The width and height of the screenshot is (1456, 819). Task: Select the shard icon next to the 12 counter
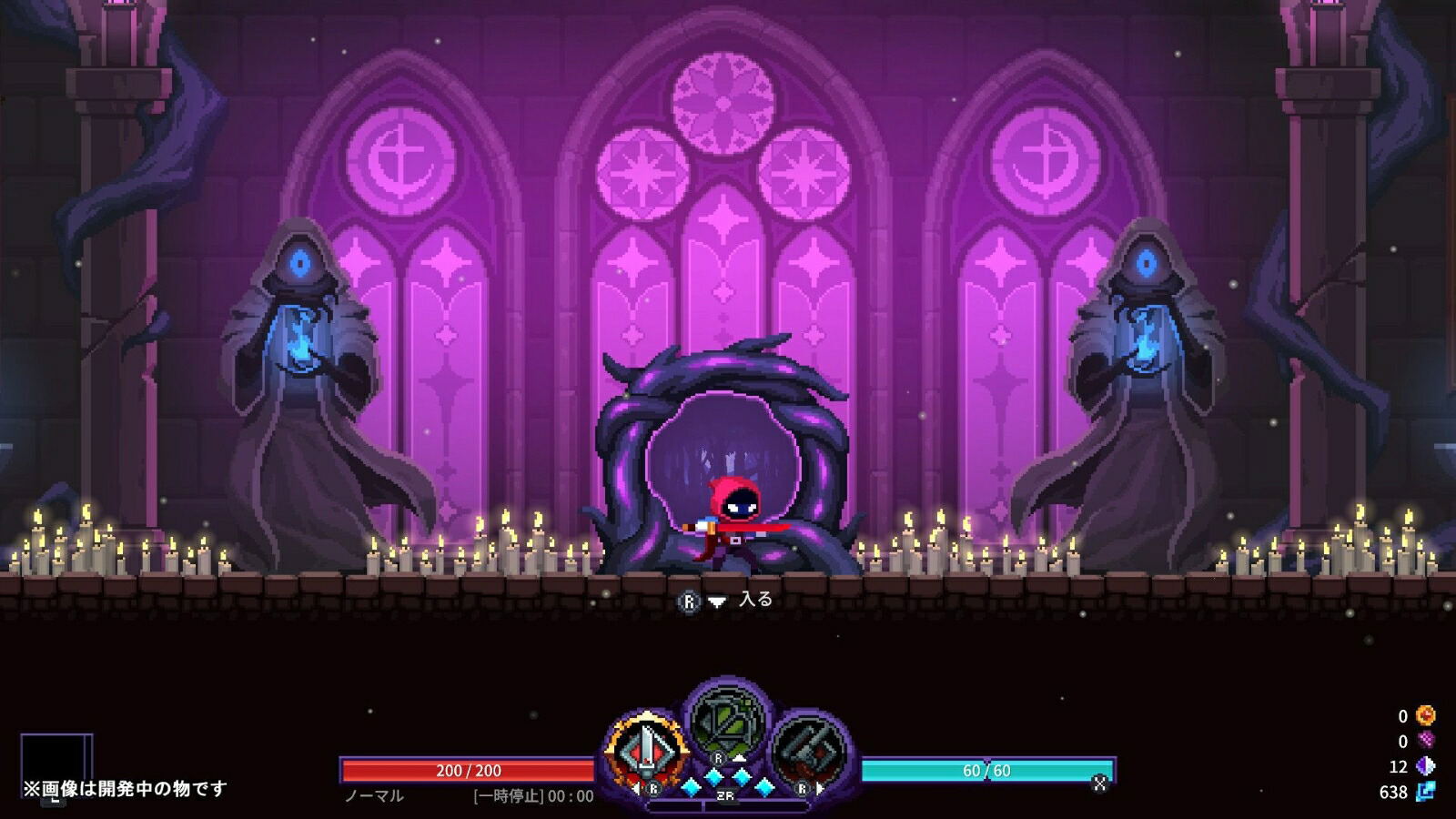pyautogui.click(x=1426, y=765)
